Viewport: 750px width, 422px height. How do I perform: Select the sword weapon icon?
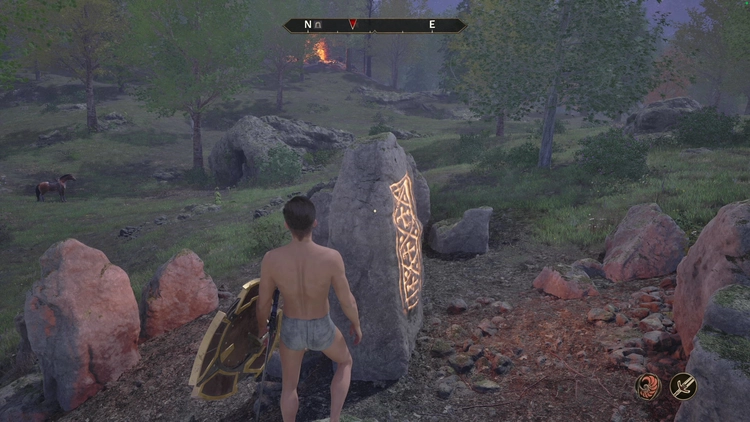(683, 386)
